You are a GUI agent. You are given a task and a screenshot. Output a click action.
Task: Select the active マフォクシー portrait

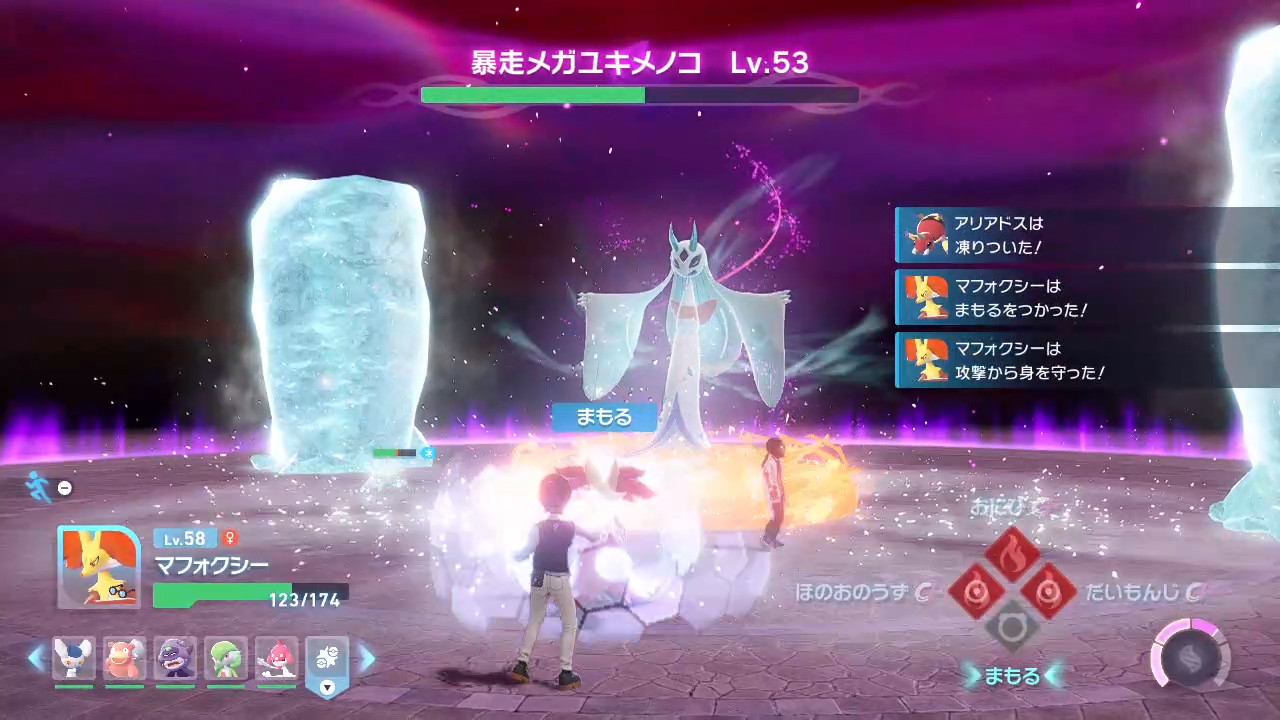pos(98,566)
